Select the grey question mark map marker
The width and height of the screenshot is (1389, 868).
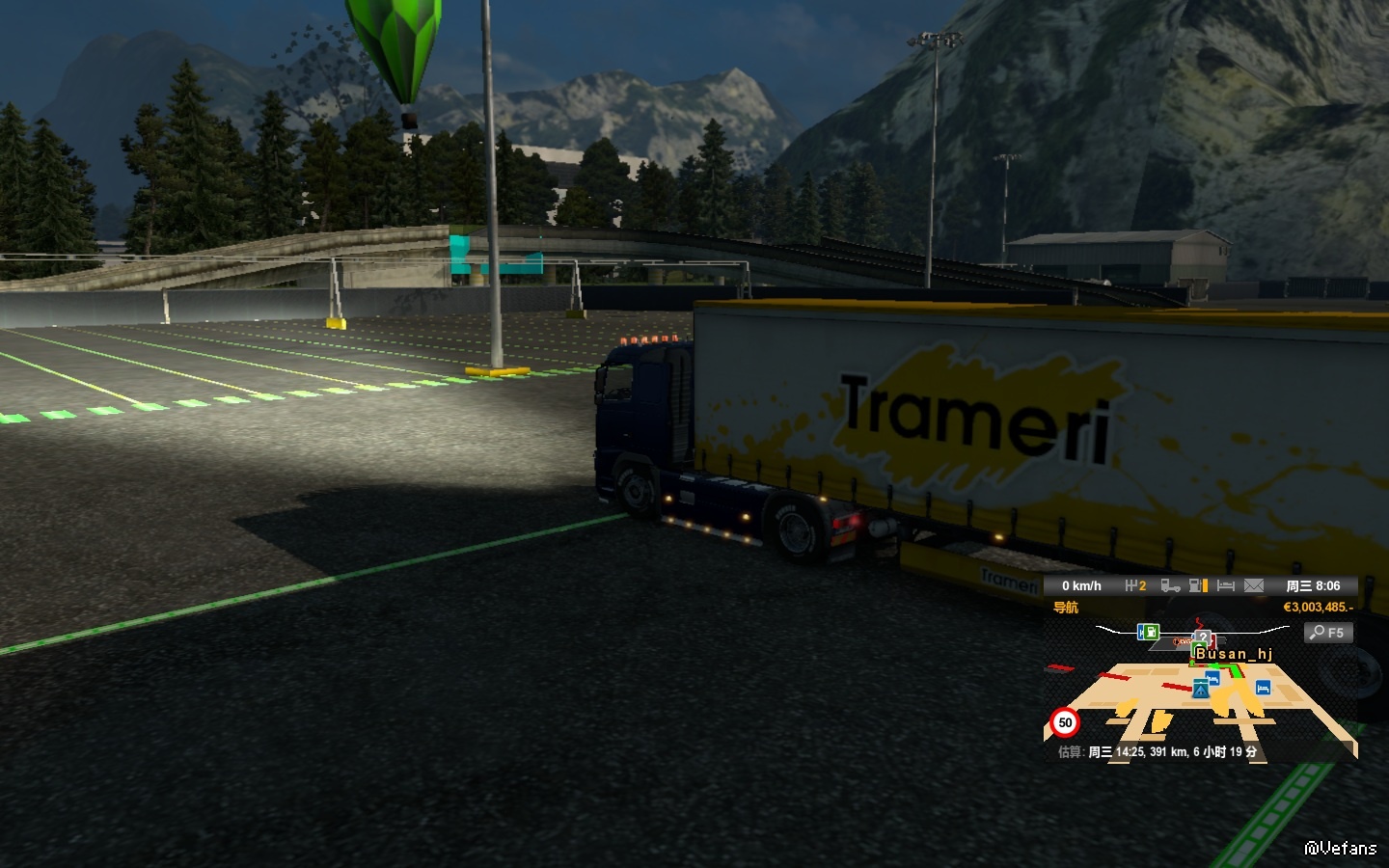click(1202, 637)
